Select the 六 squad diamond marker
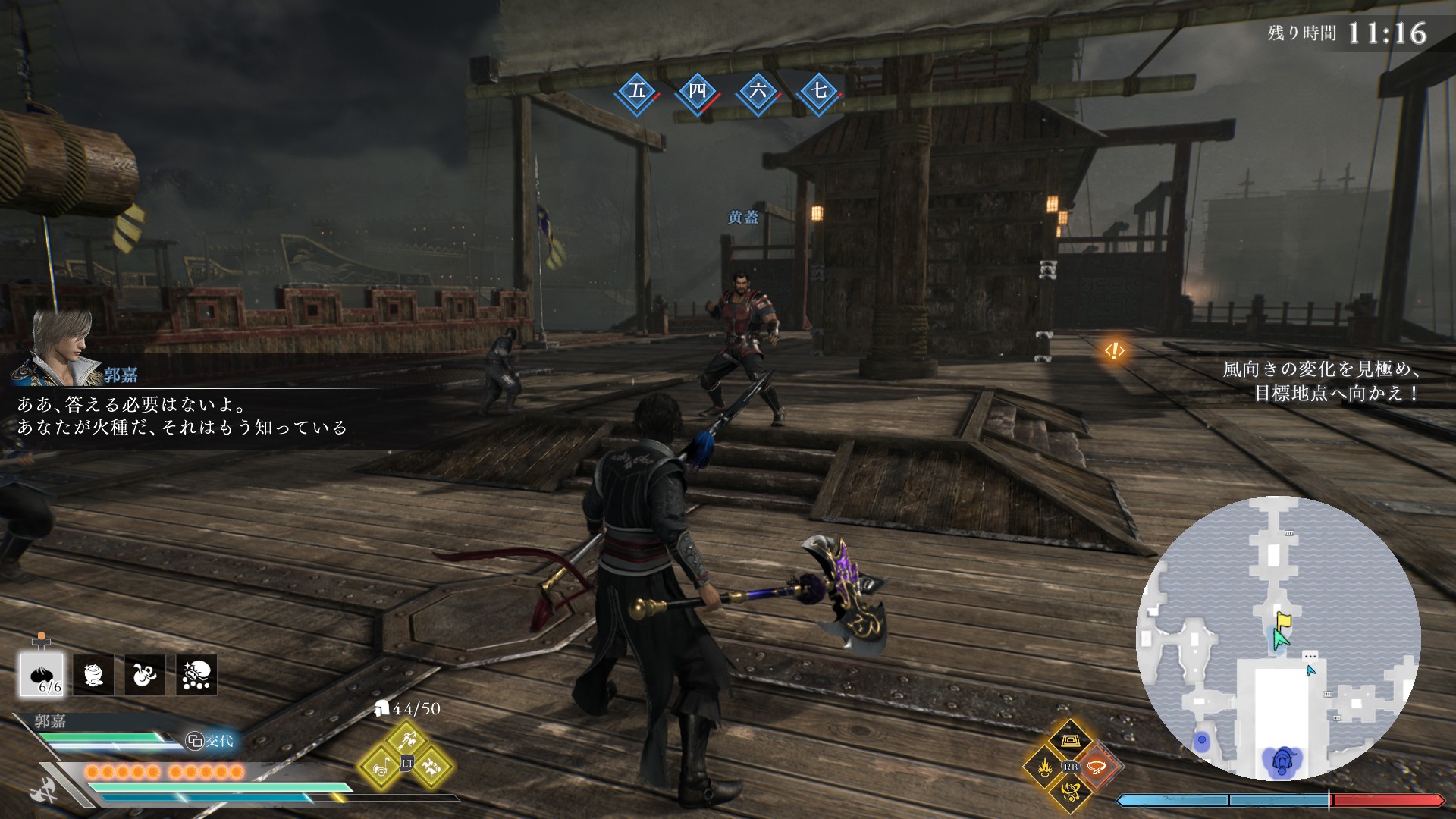Image resolution: width=1456 pixels, height=819 pixels. pyautogui.click(x=758, y=92)
